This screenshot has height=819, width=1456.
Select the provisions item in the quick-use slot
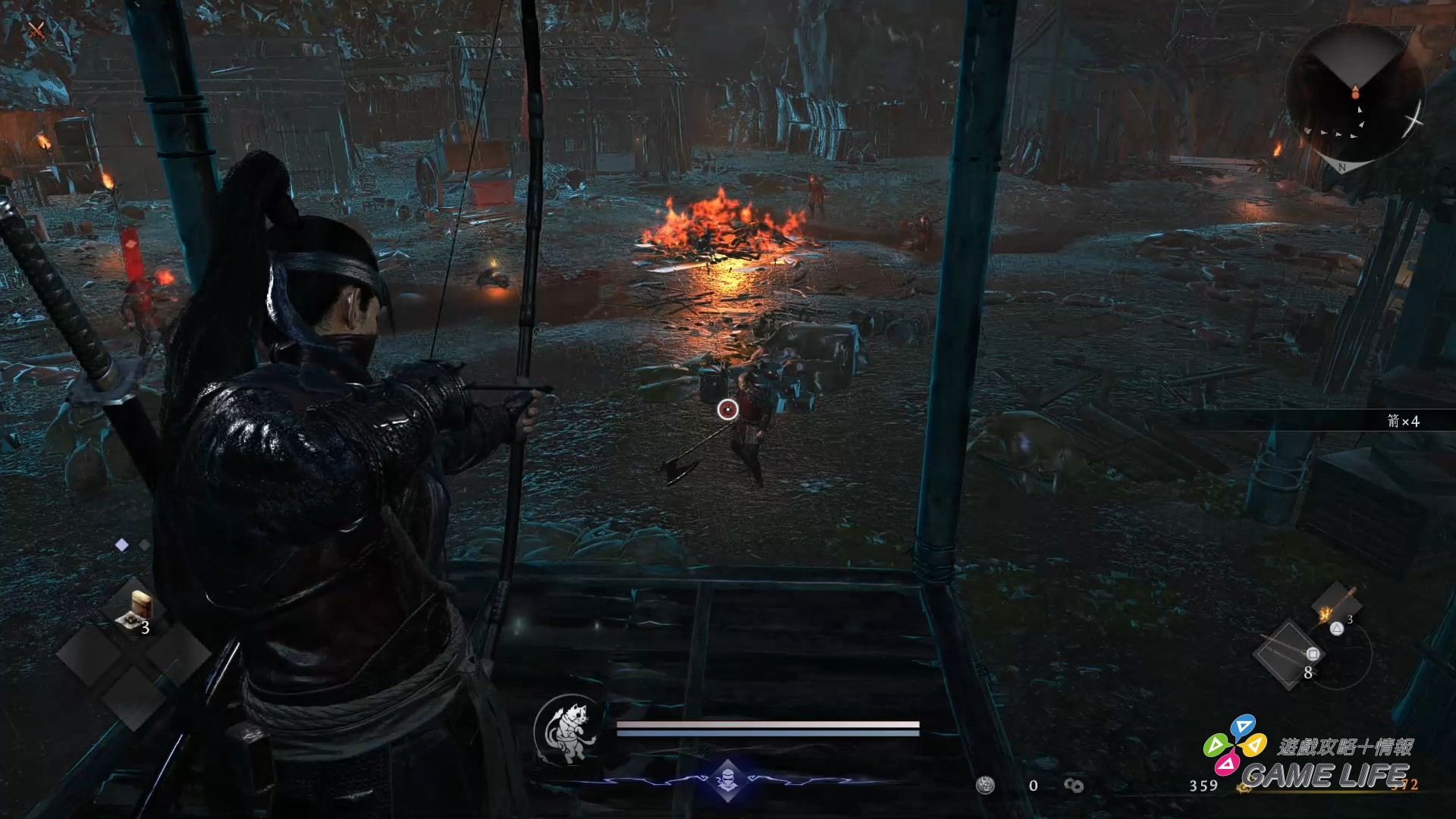(x=140, y=607)
